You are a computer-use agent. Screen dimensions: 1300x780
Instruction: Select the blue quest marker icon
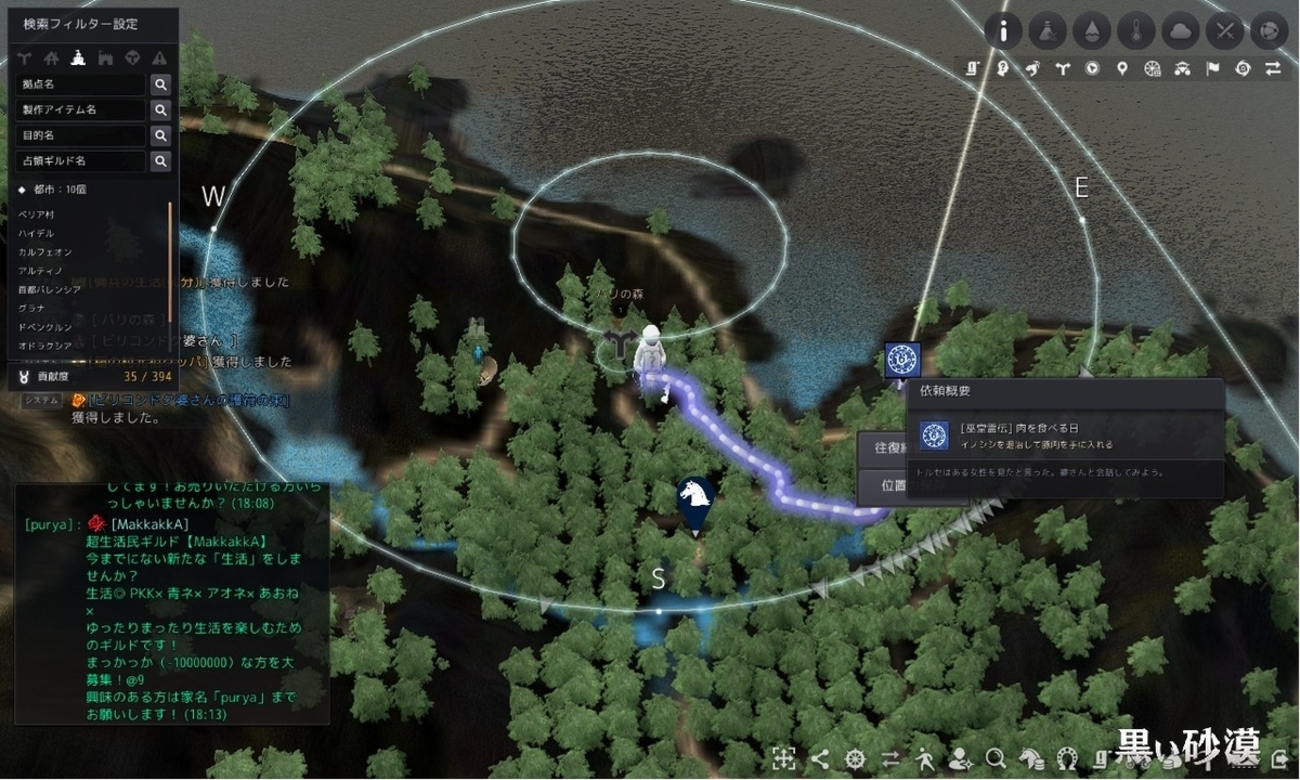click(902, 359)
